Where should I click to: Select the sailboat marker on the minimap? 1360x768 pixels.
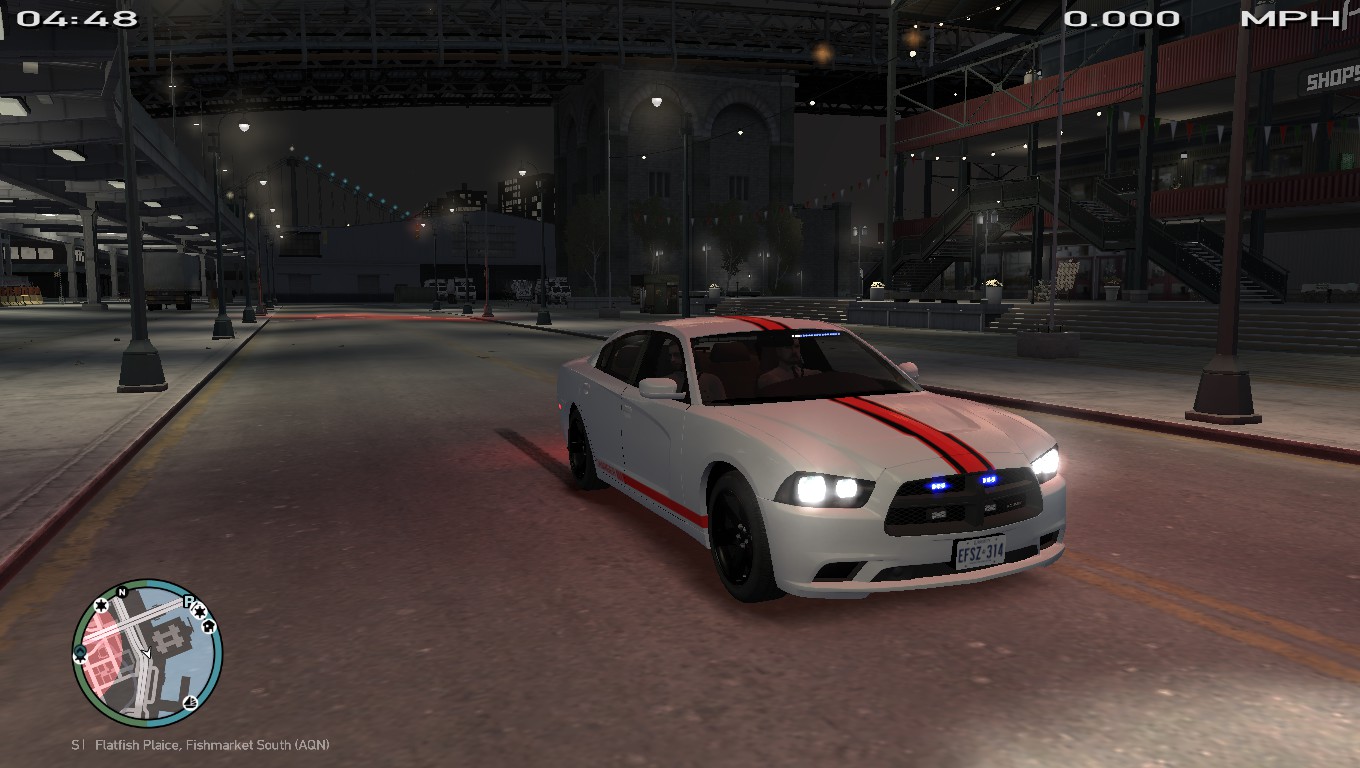pos(191,702)
